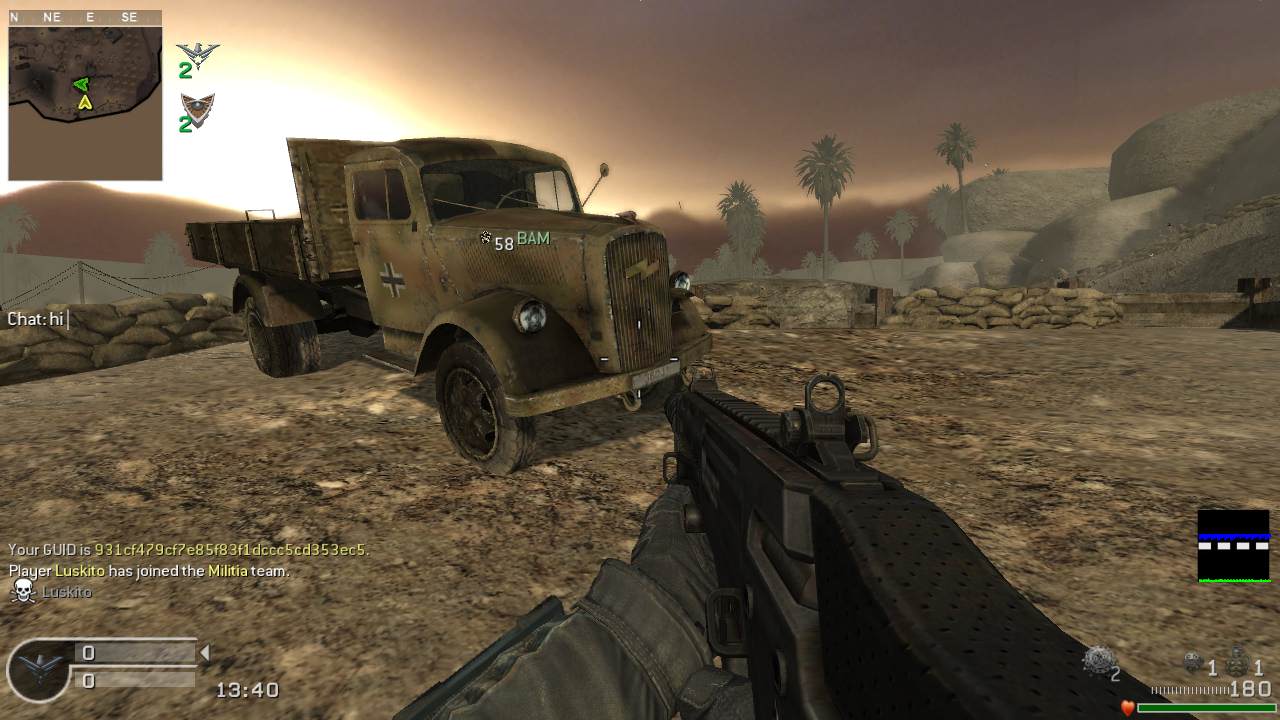
Task: Click the skull icon beside Luskito
Action: pos(23,592)
